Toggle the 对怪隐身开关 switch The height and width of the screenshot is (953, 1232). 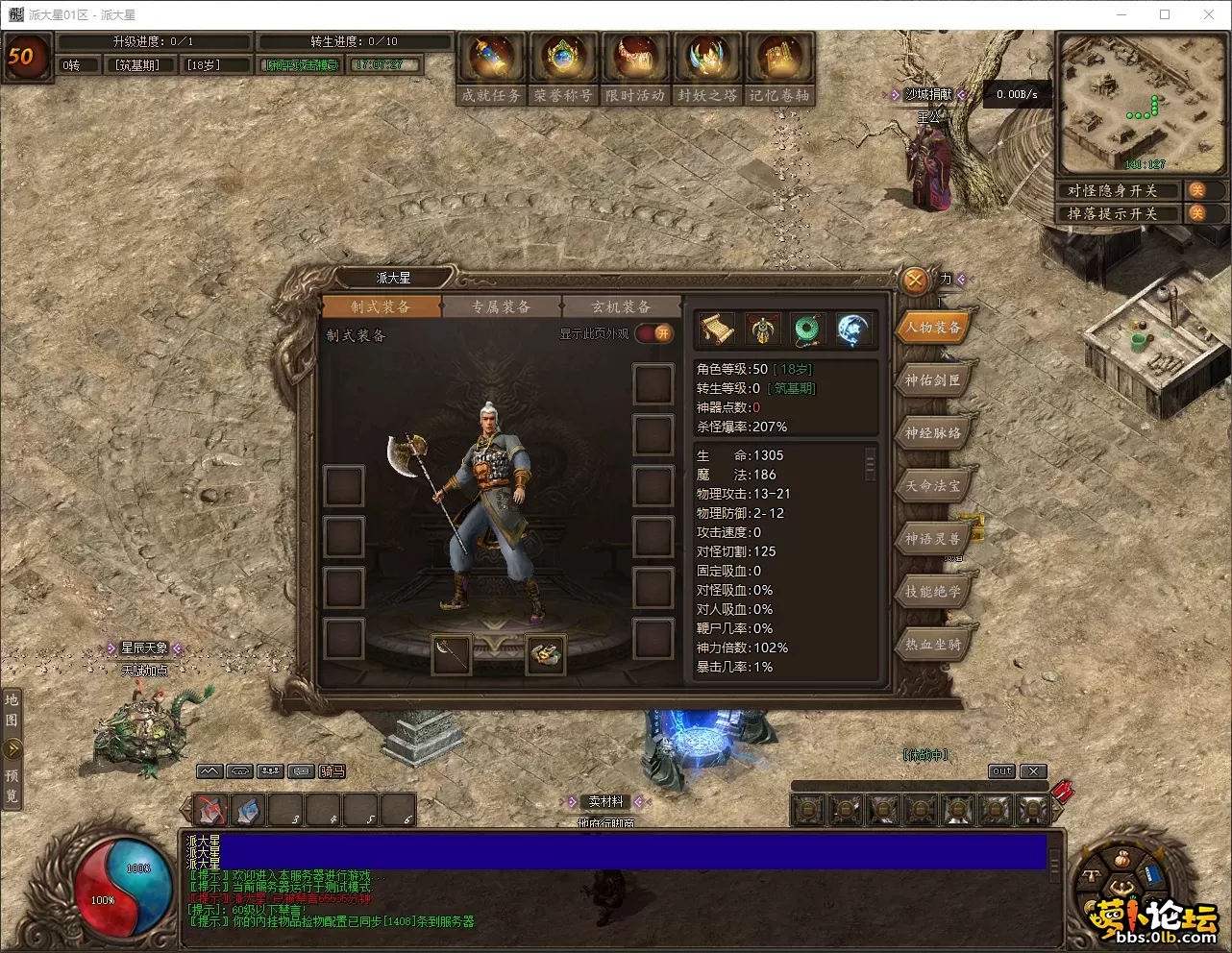[1196, 190]
